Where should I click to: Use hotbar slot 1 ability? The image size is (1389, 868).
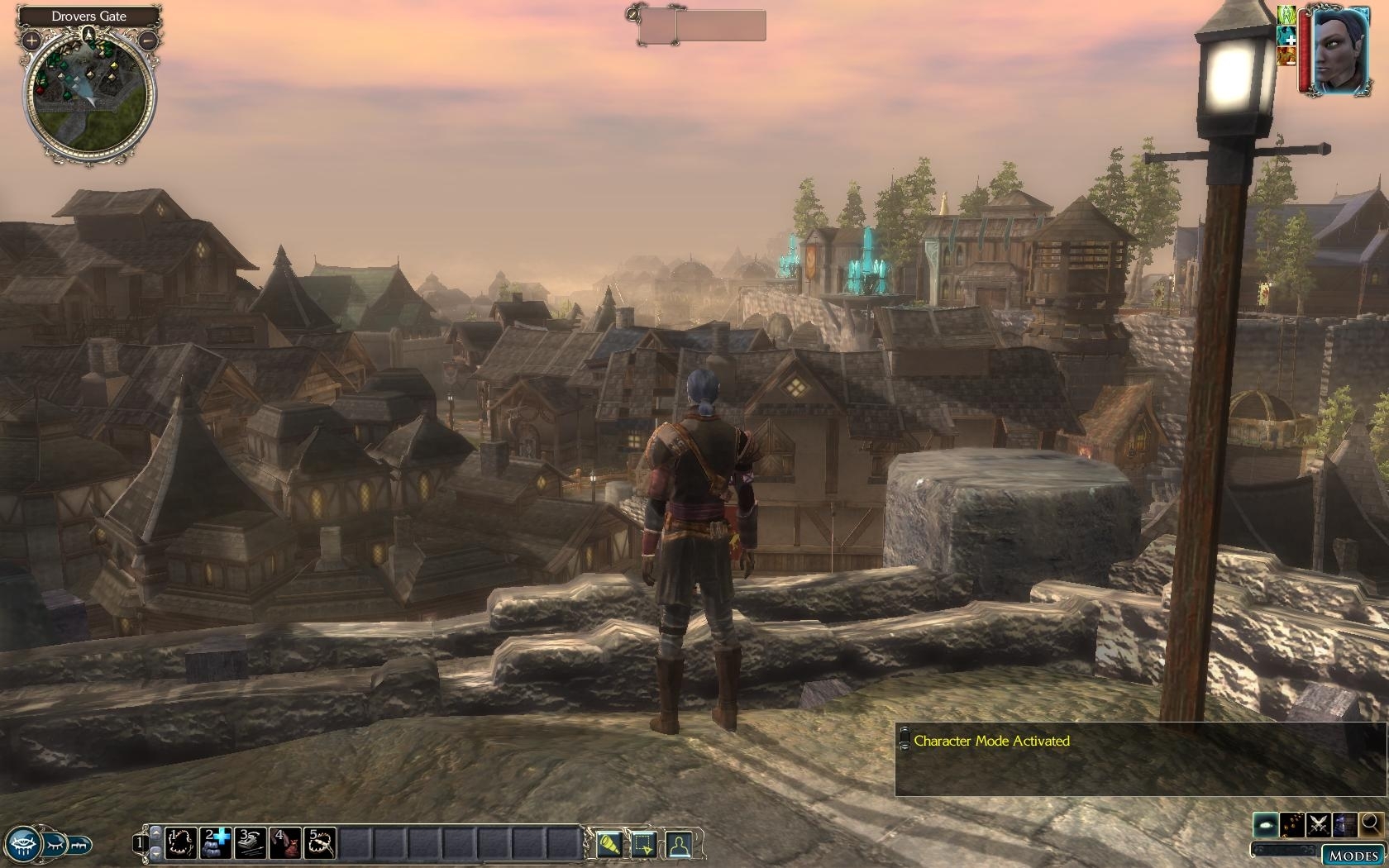(181, 843)
